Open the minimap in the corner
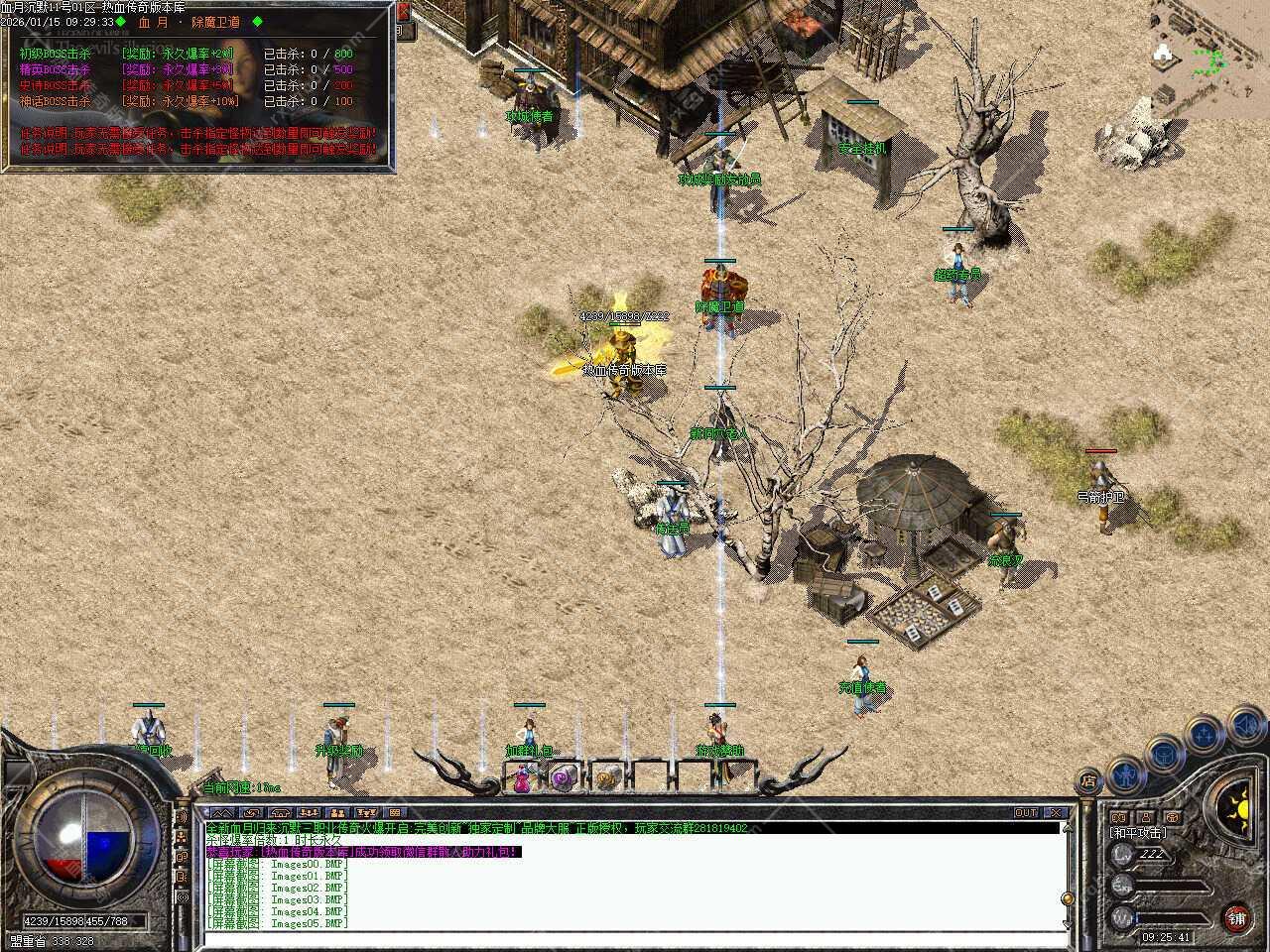The image size is (1270, 952). click(1210, 59)
